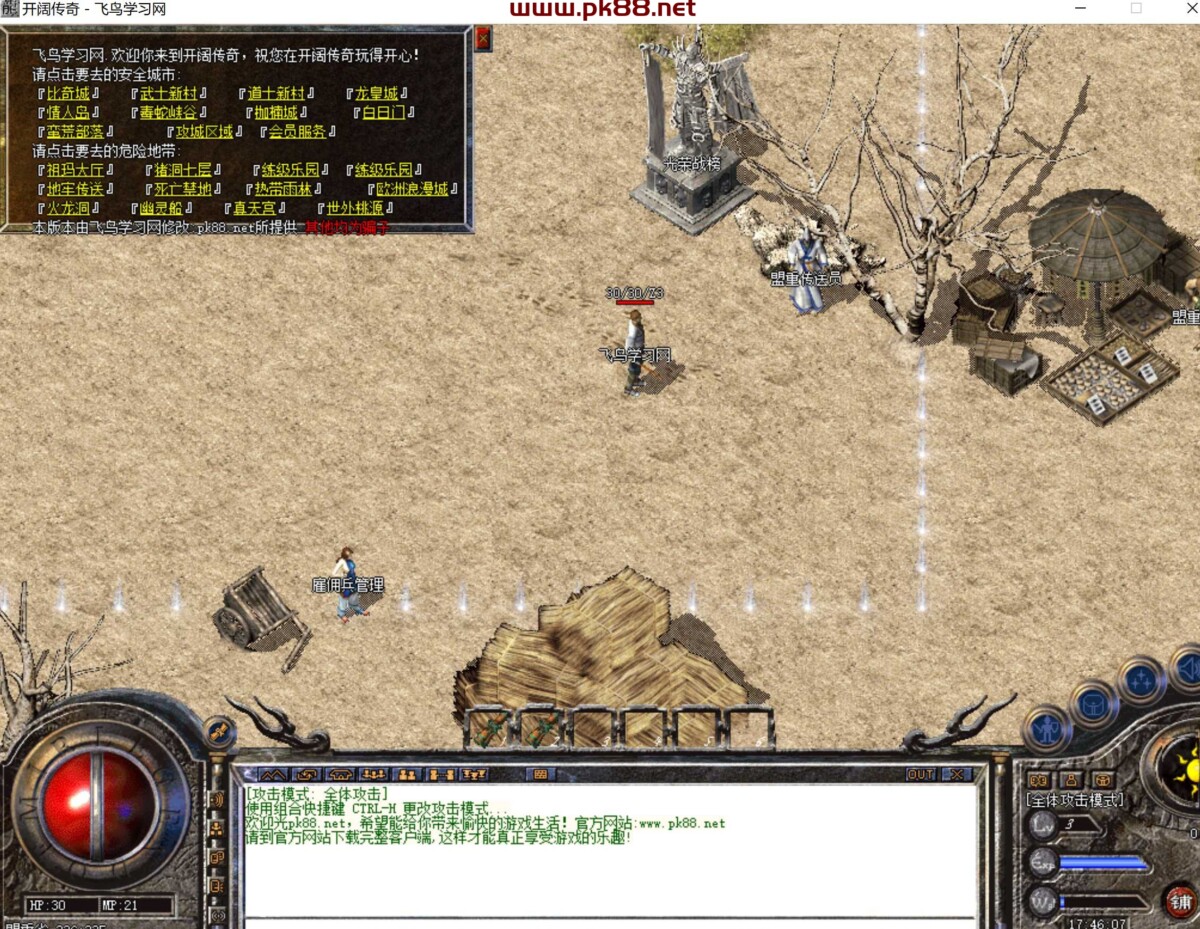Image resolution: width=1200 pixels, height=929 pixels.
Task: Choose the 祖玛大厅 danger zone link
Action: 74,170
